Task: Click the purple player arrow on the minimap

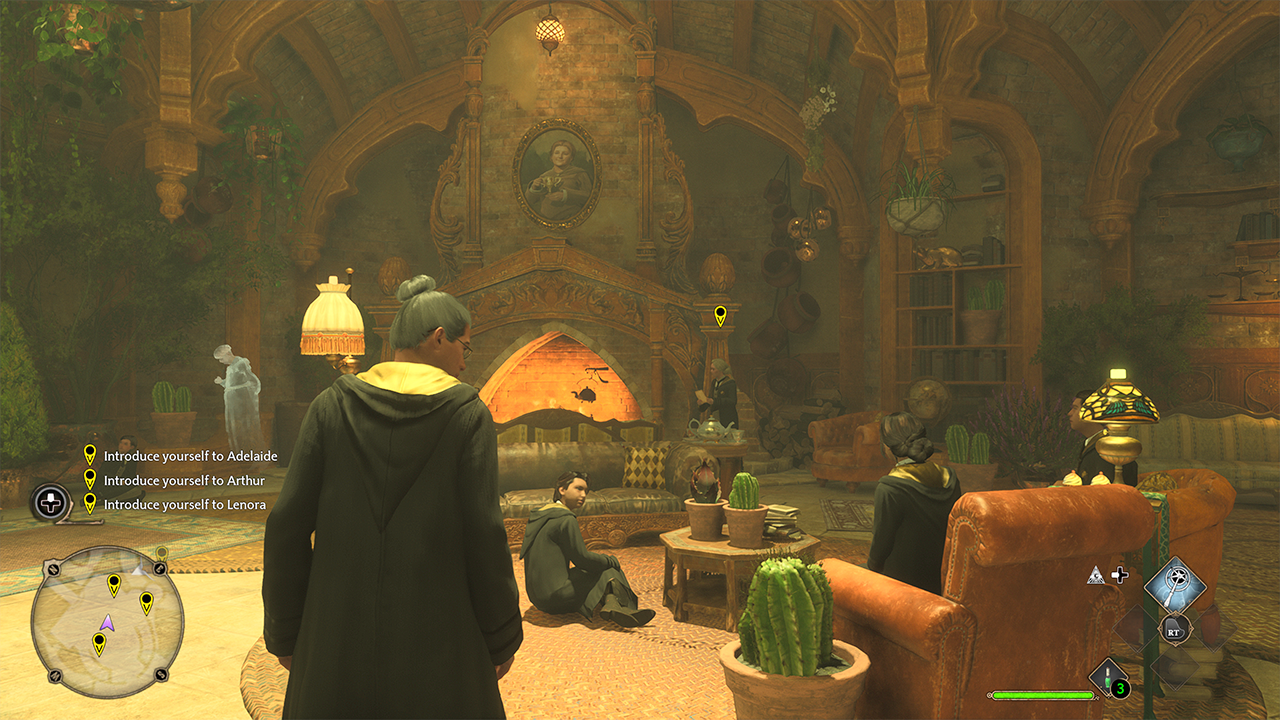Action: (107, 623)
